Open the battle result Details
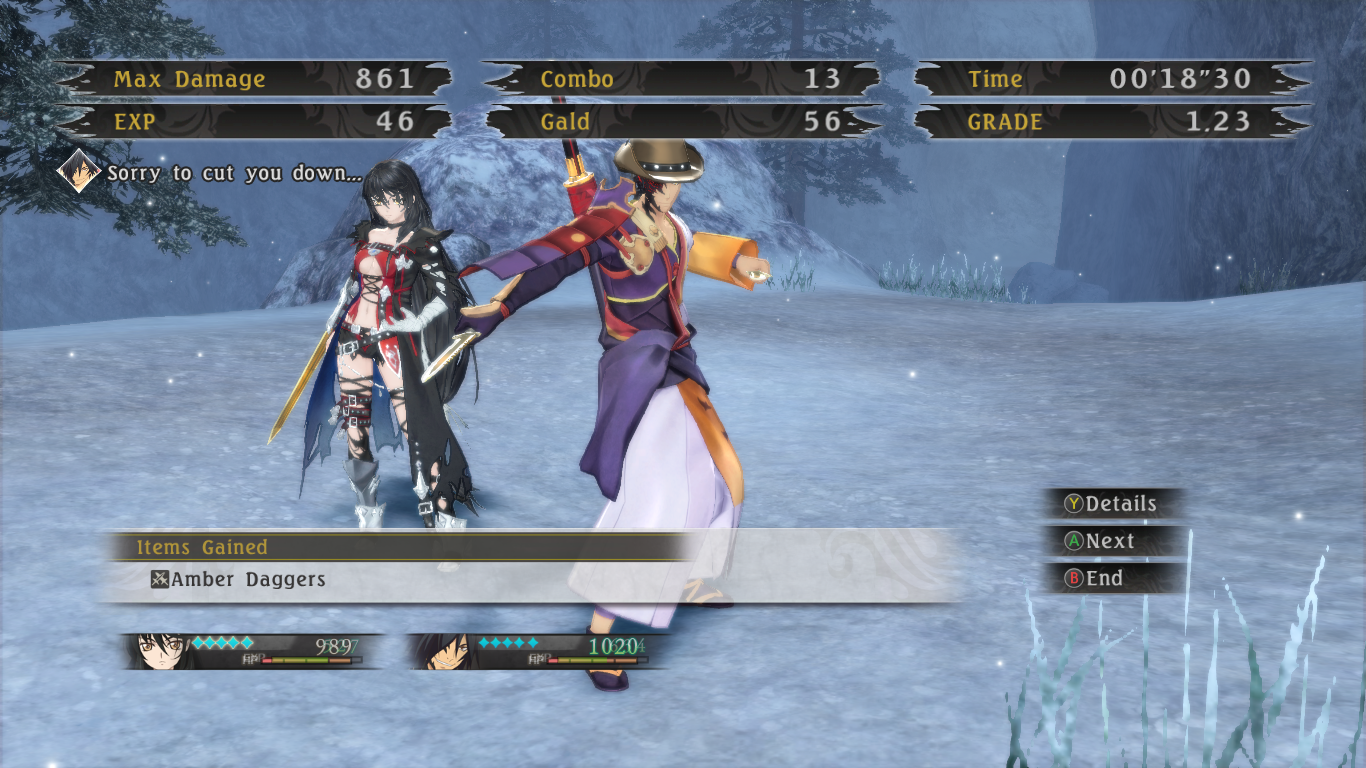The height and width of the screenshot is (768, 1366). [x=1111, y=504]
